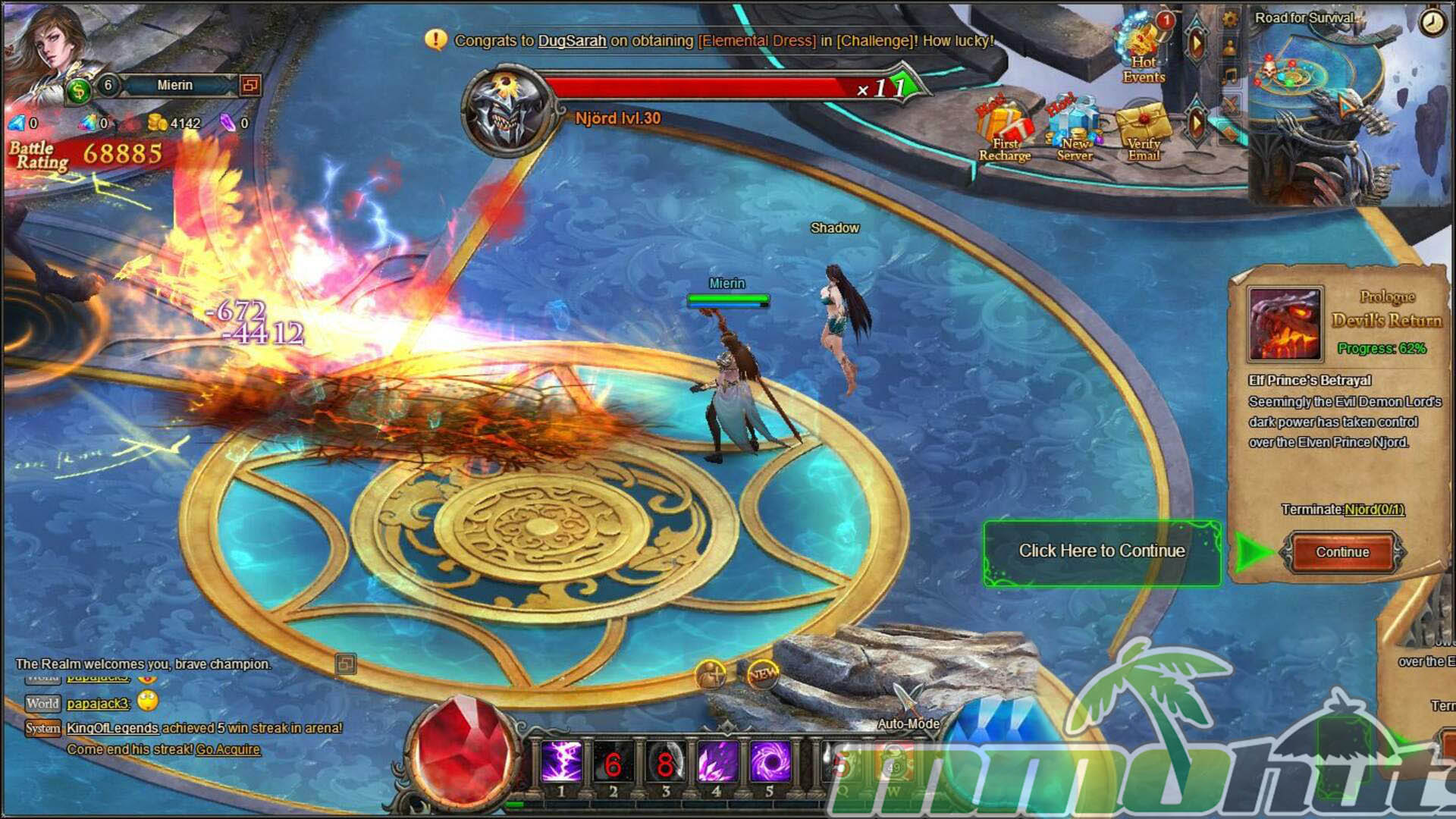Activate the purple vortex skill in slot 5
The height and width of the screenshot is (819, 1456).
pyautogui.click(x=770, y=762)
